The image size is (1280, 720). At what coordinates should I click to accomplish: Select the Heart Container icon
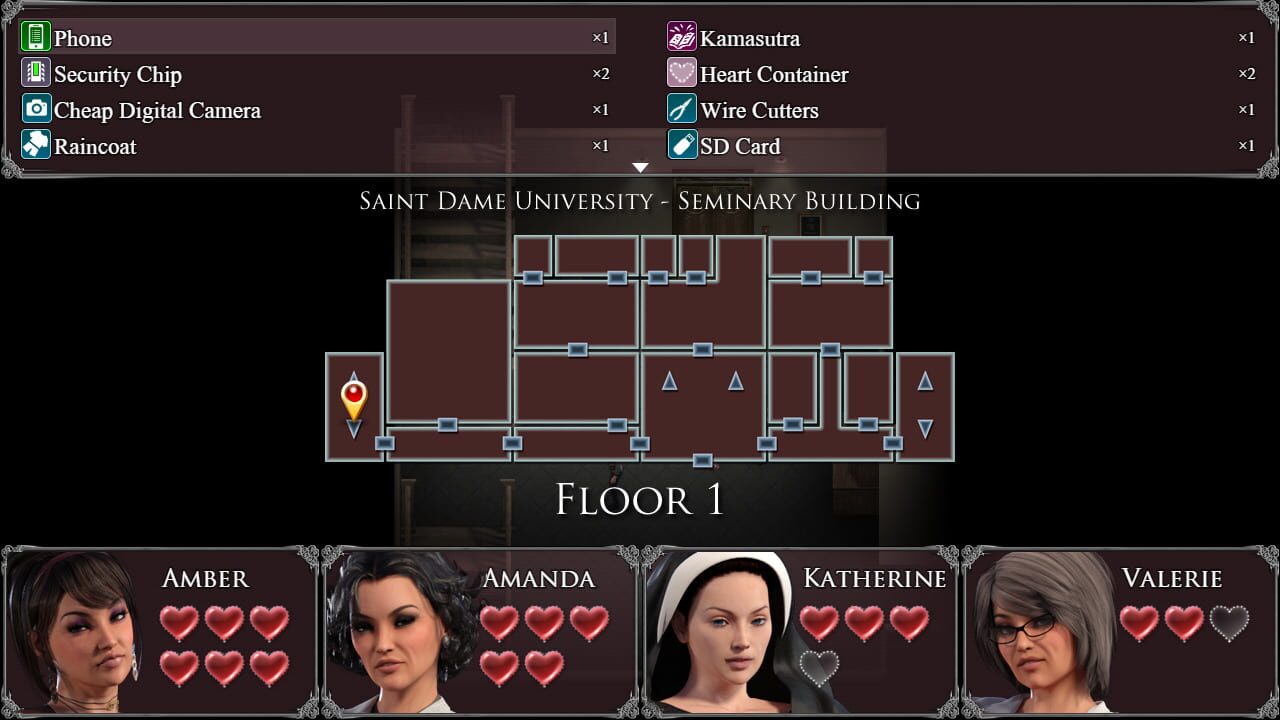(683, 73)
